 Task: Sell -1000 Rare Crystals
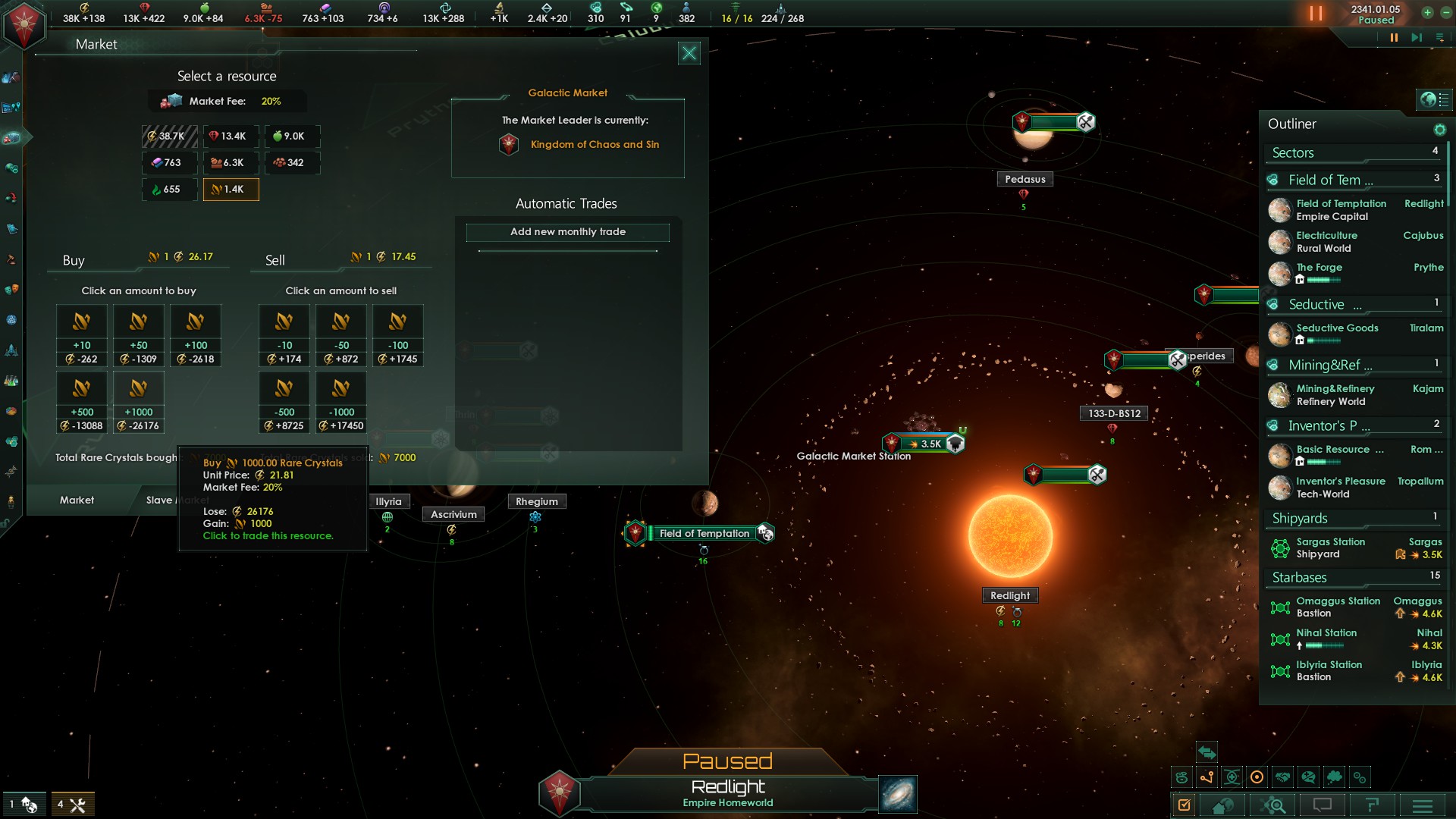(341, 402)
